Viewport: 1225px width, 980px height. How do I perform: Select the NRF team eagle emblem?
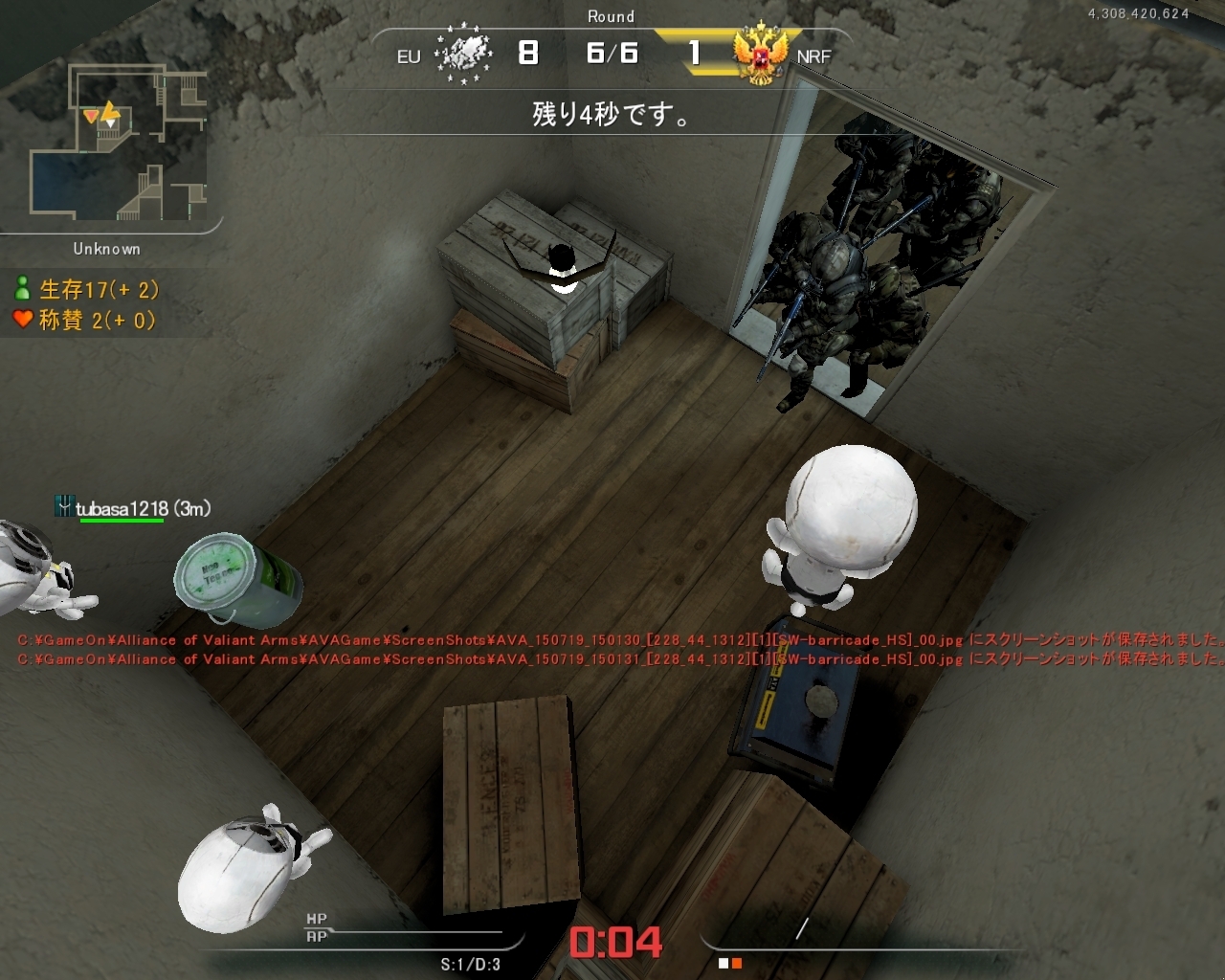tap(760, 55)
